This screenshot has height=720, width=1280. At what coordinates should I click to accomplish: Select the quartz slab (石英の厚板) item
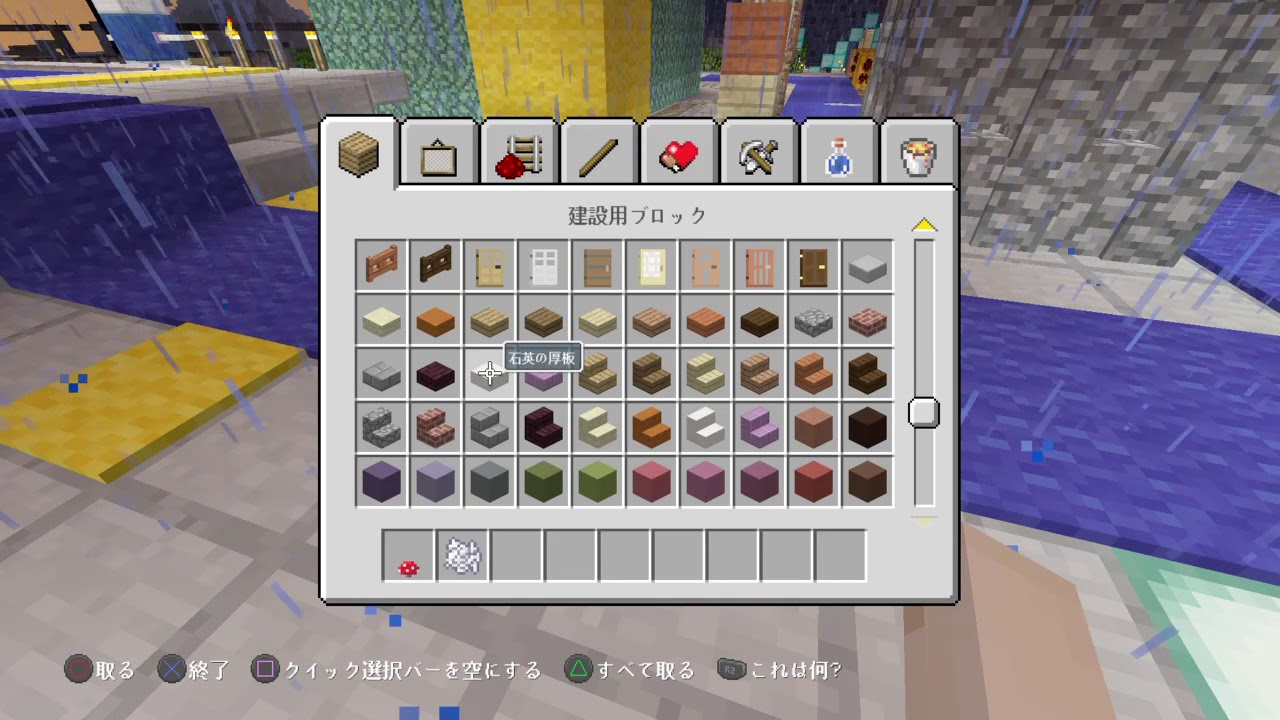pyautogui.click(x=489, y=373)
